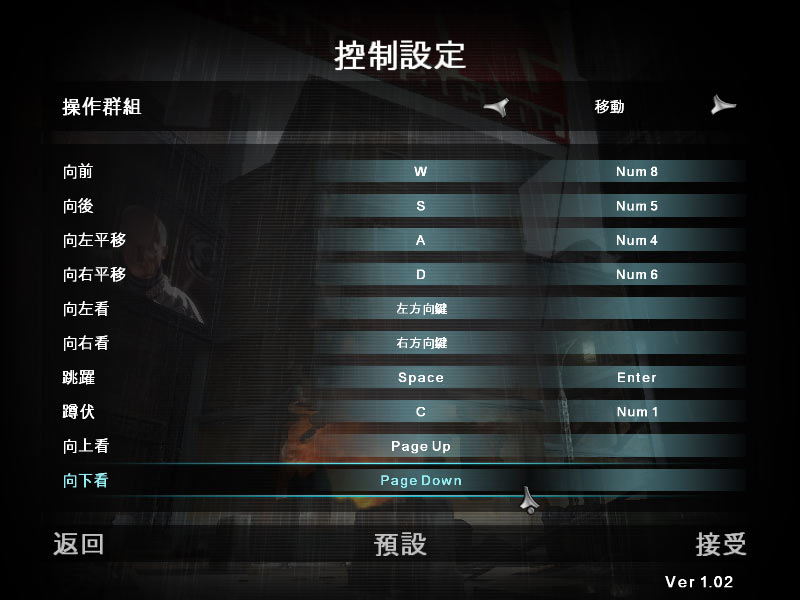The width and height of the screenshot is (800, 600).
Task: Rebind the D key for 向右平移
Action: 421,274
